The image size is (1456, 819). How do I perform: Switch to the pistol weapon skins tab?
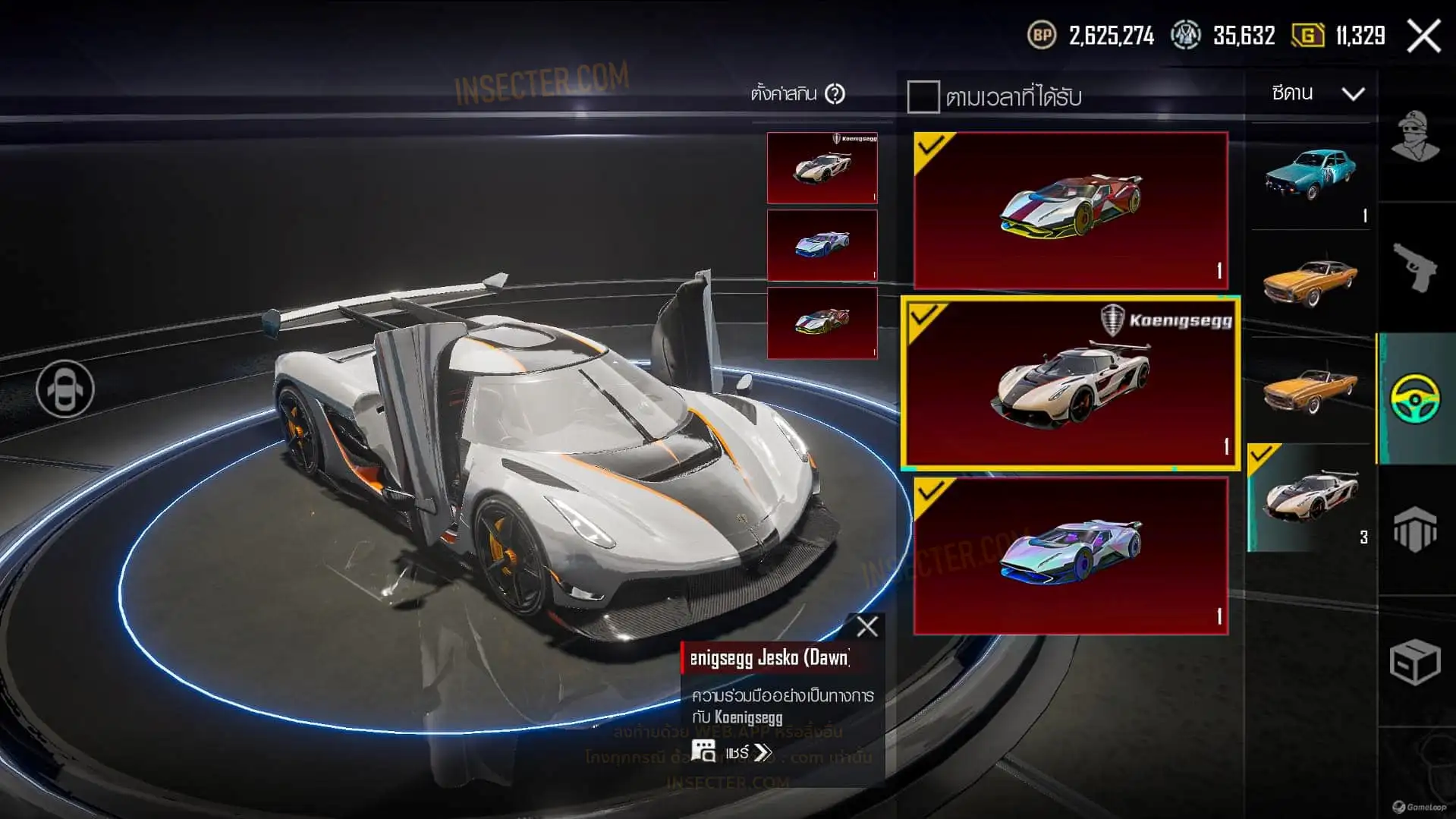(1415, 267)
